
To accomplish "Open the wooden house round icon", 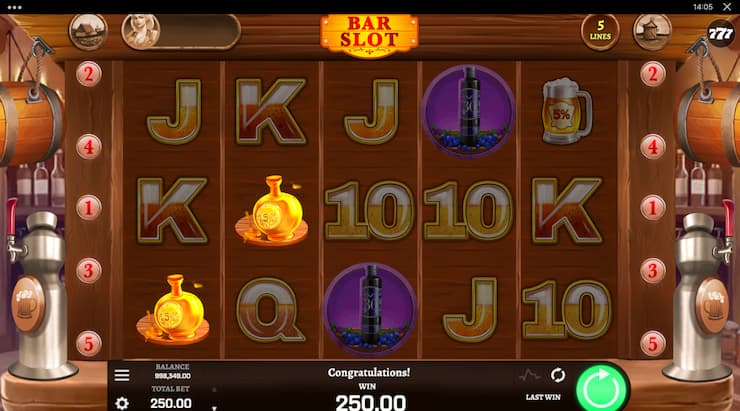I will [88, 31].
